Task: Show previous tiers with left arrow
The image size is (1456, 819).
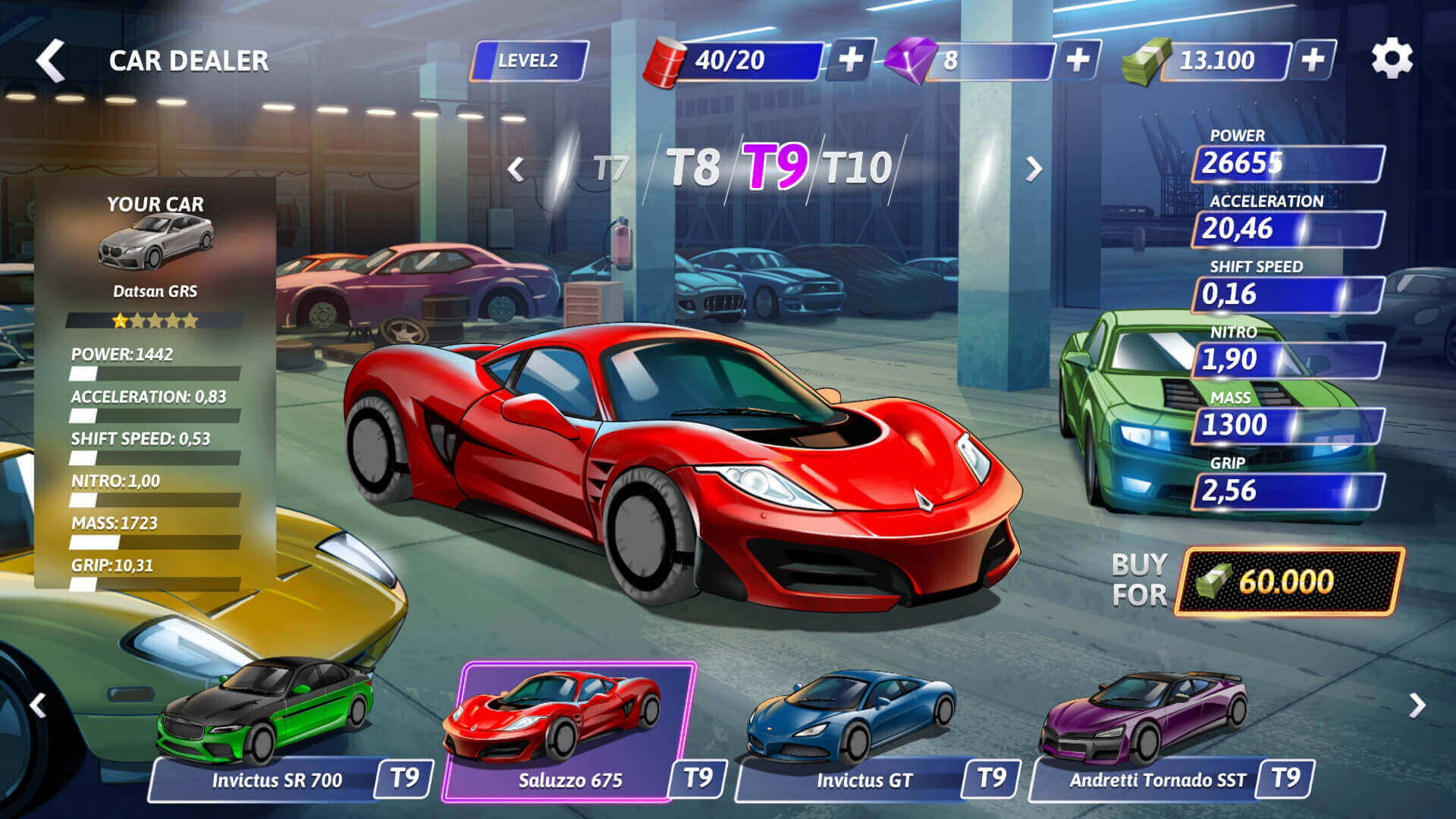Action: coord(516,169)
